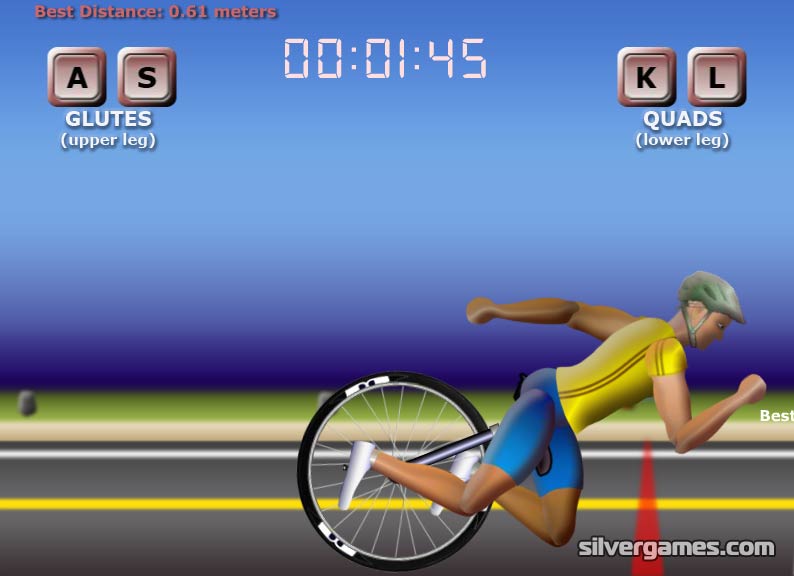Image resolution: width=794 pixels, height=576 pixels.
Task: Tap the S glutes button
Action: (x=147, y=77)
